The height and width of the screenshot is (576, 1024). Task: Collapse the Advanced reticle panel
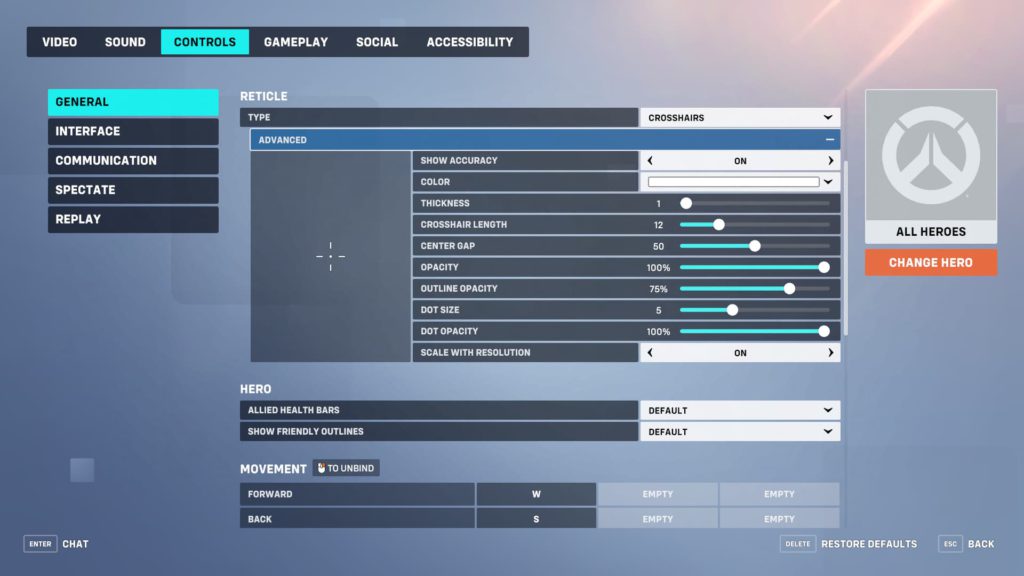click(829, 140)
